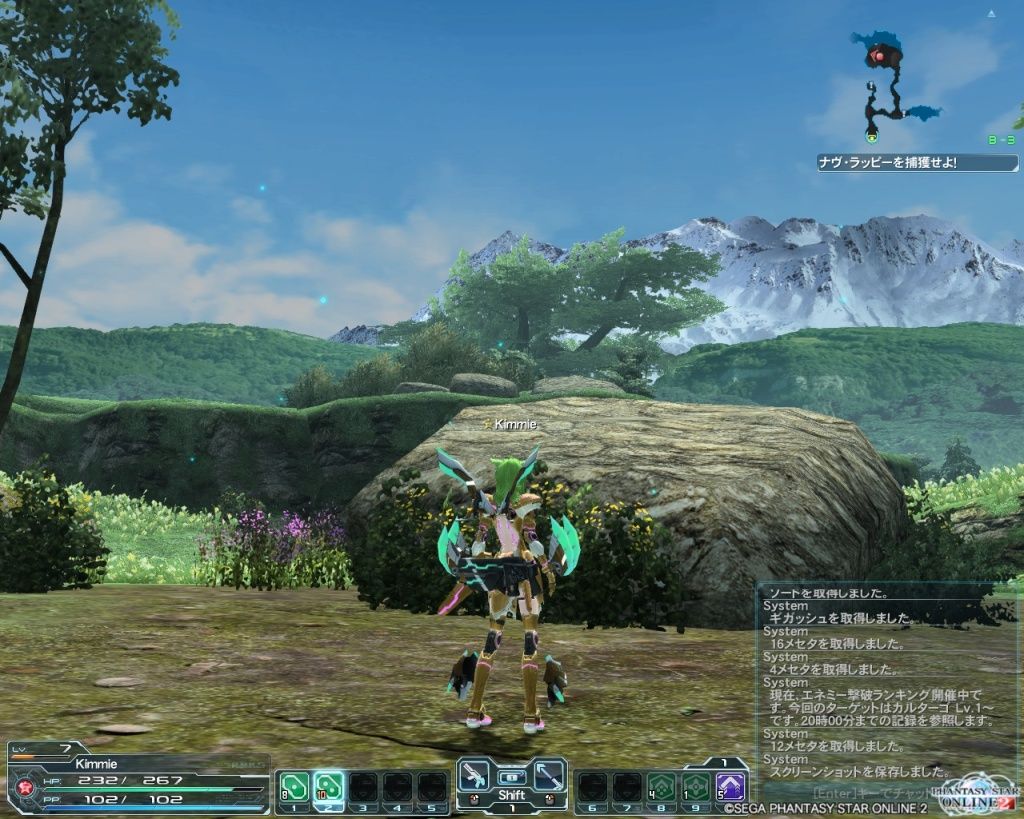Viewport: 1024px width, 819px height.
Task: Open the Nav Rappy capture objective banner
Action: (917, 162)
